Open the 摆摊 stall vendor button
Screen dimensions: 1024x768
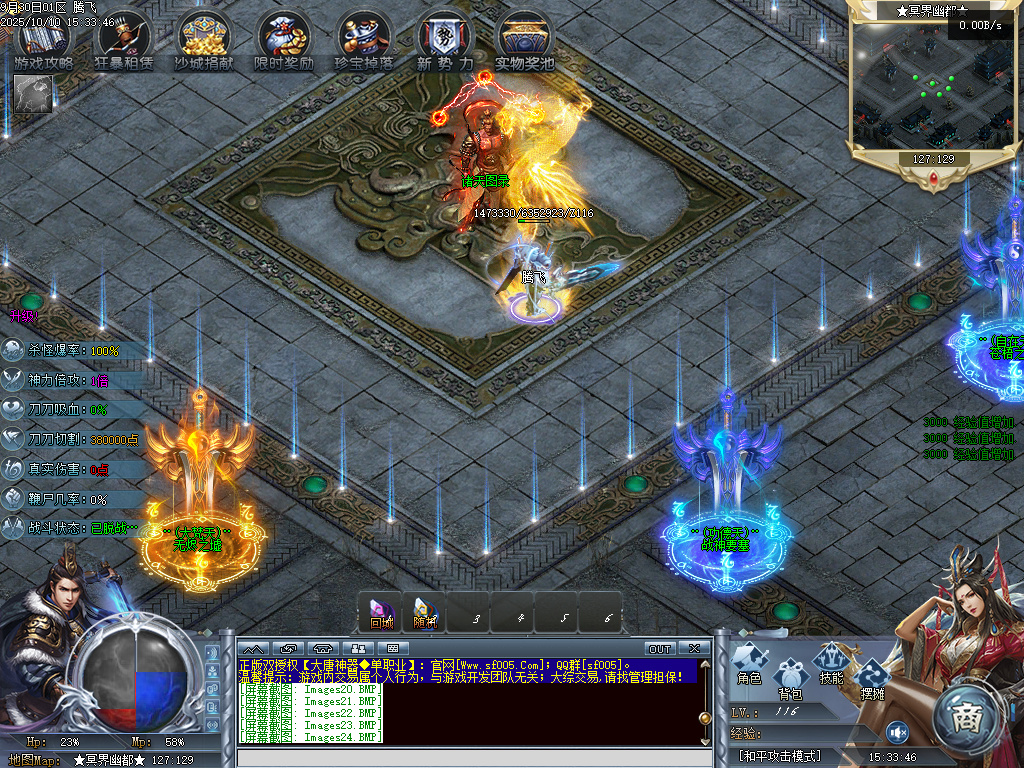[873, 678]
